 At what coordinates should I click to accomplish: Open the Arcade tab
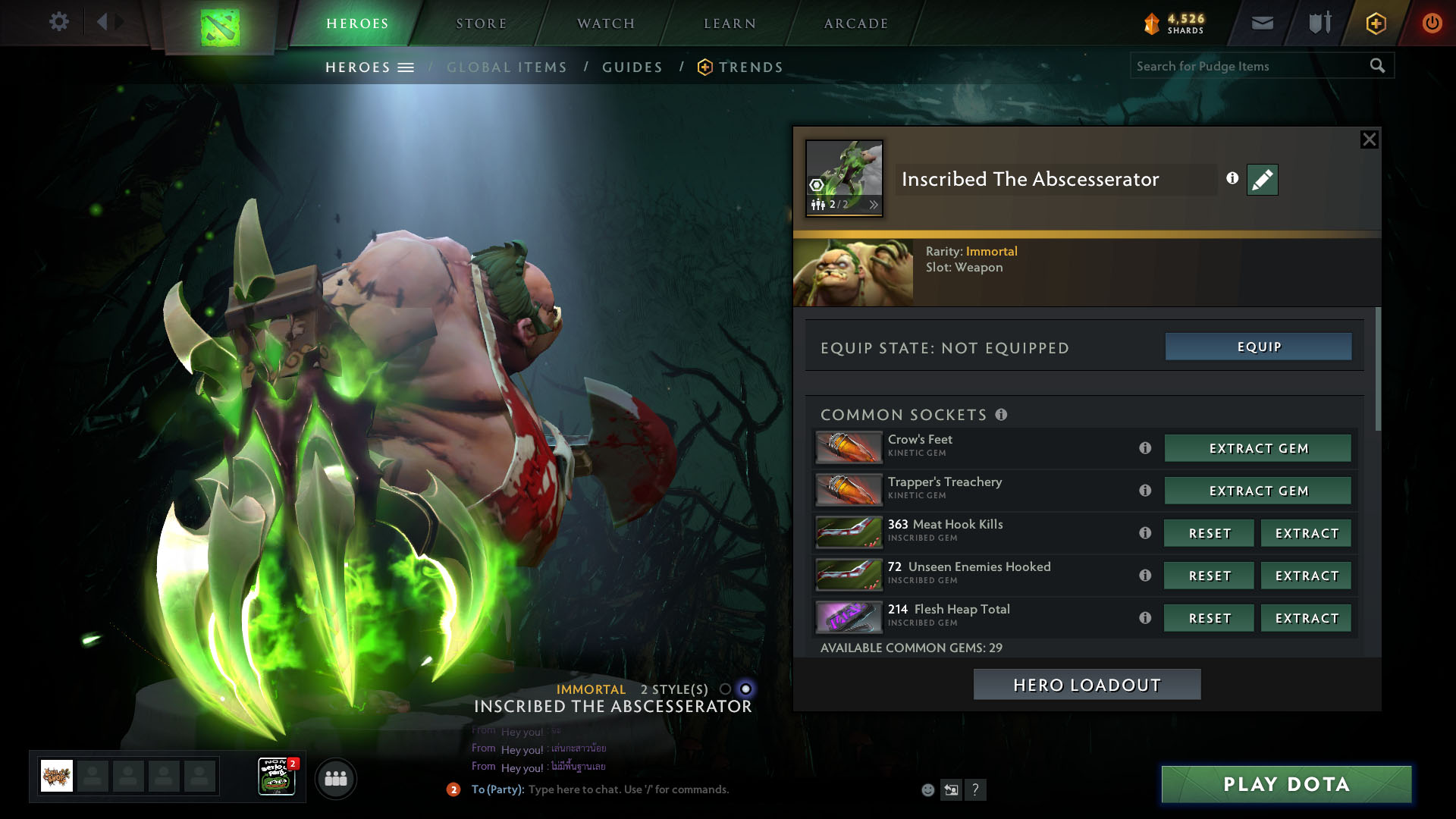click(855, 24)
